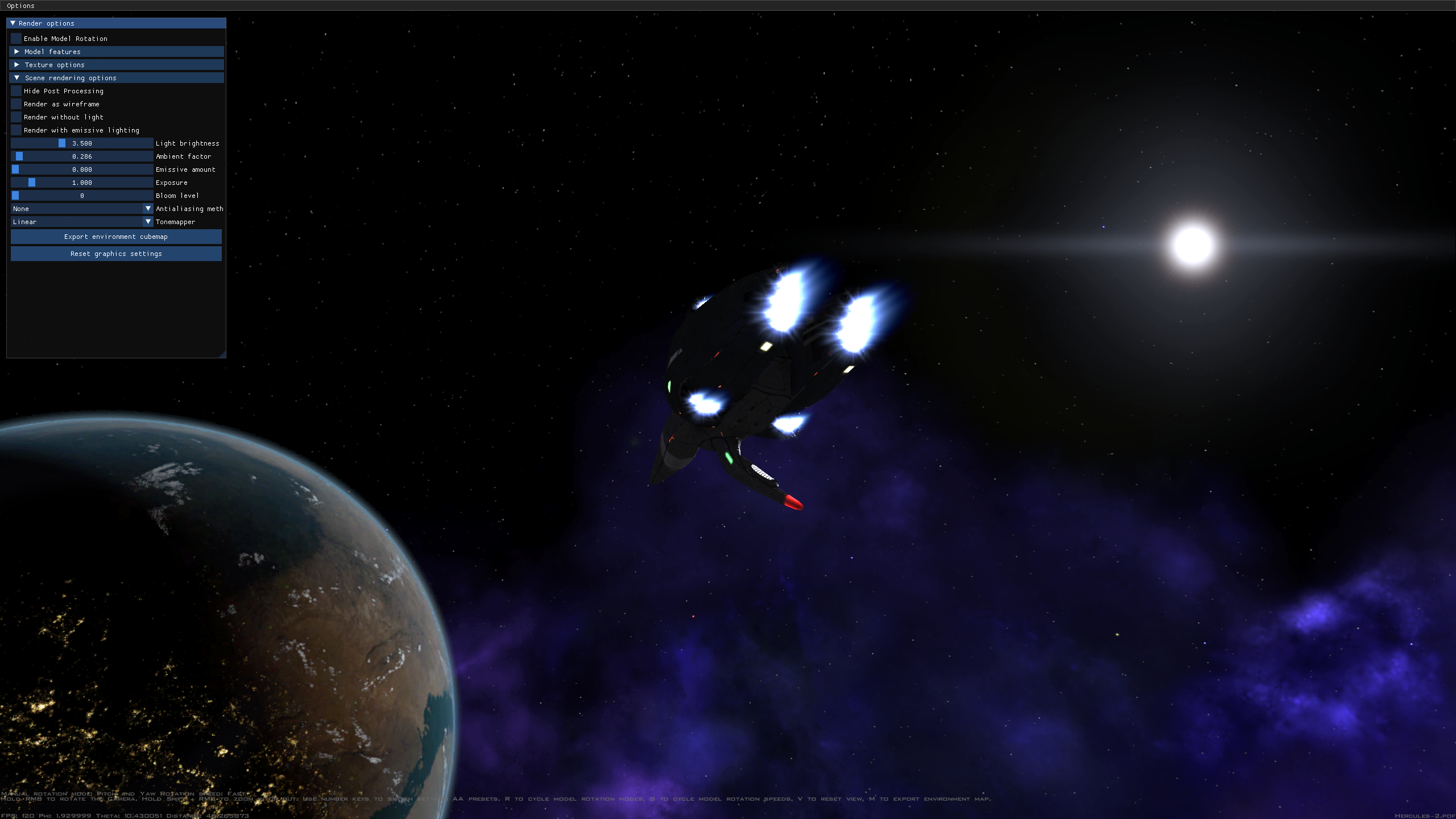Open the Tonemapper dropdown arrow

click(148, 222)
